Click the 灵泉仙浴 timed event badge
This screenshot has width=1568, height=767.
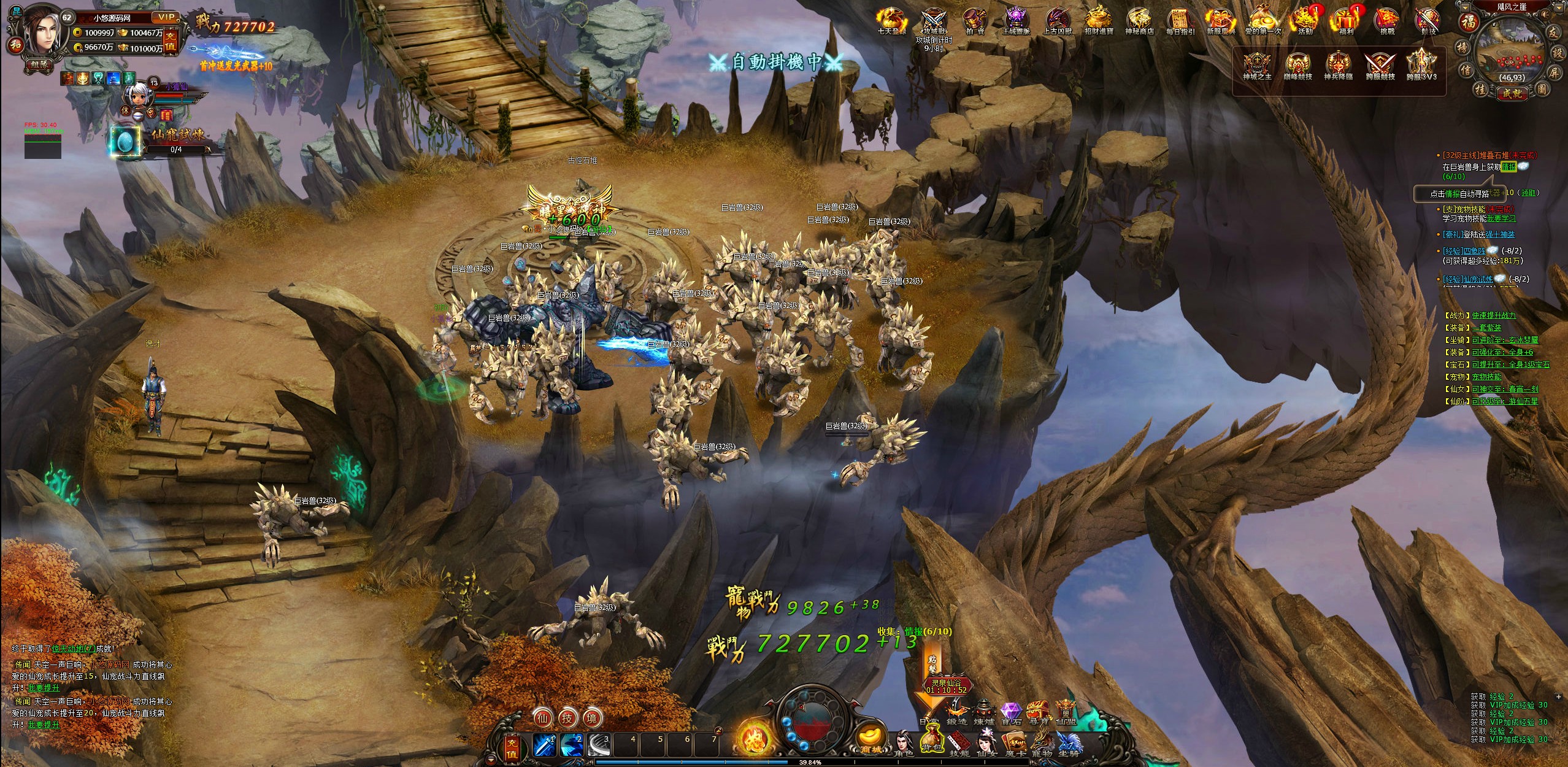(x=947, y=685)
